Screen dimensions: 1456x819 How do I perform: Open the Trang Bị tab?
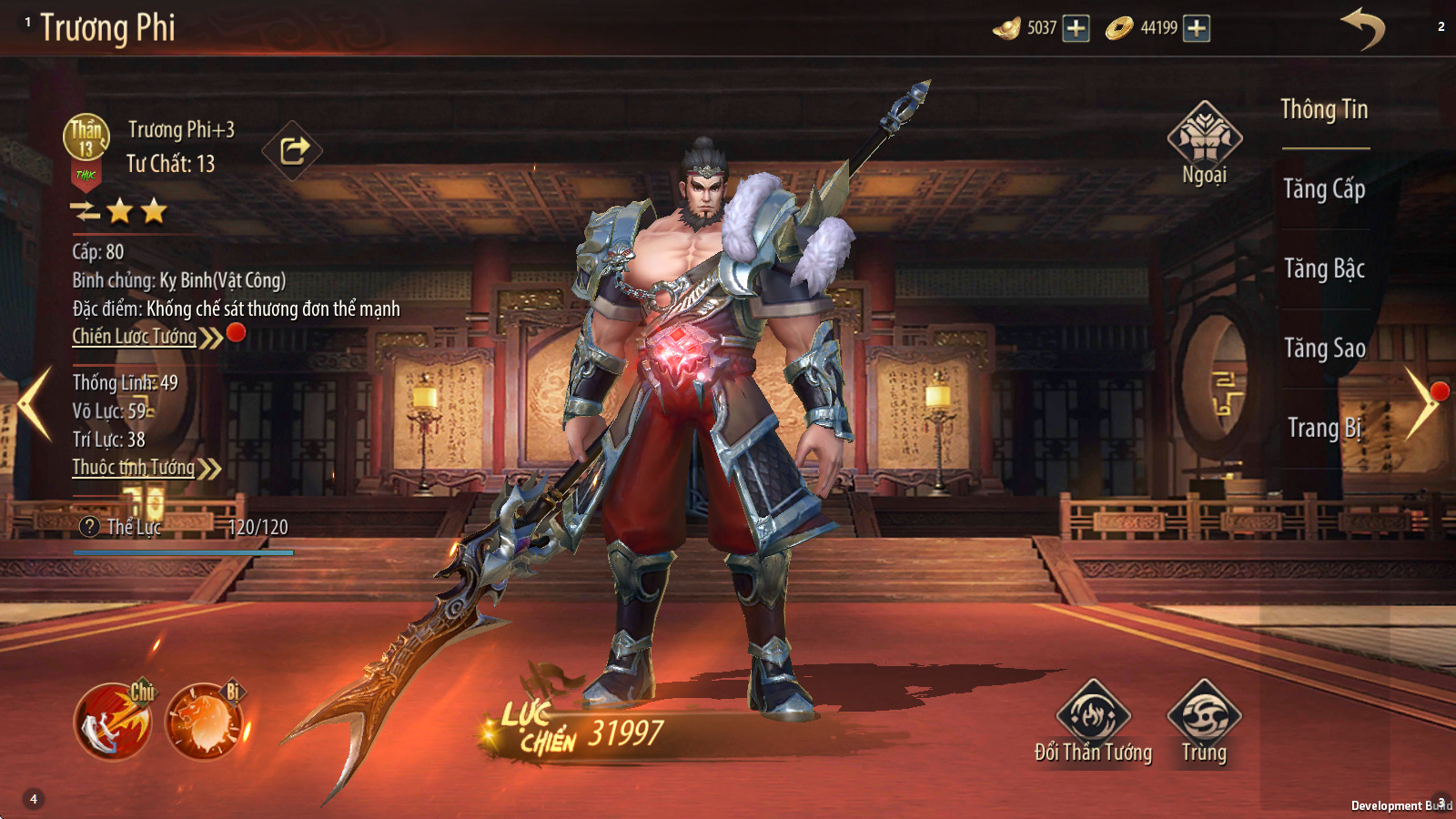pyautogui.click(x=1324, y=428)
